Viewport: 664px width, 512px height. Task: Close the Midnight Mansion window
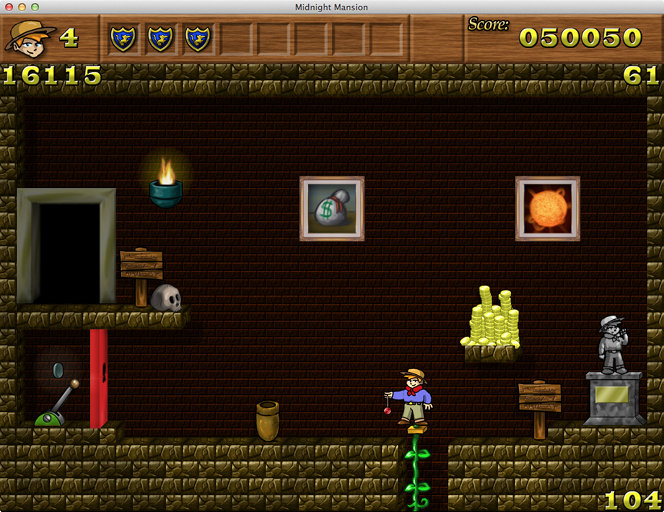(x=8, y=7)
